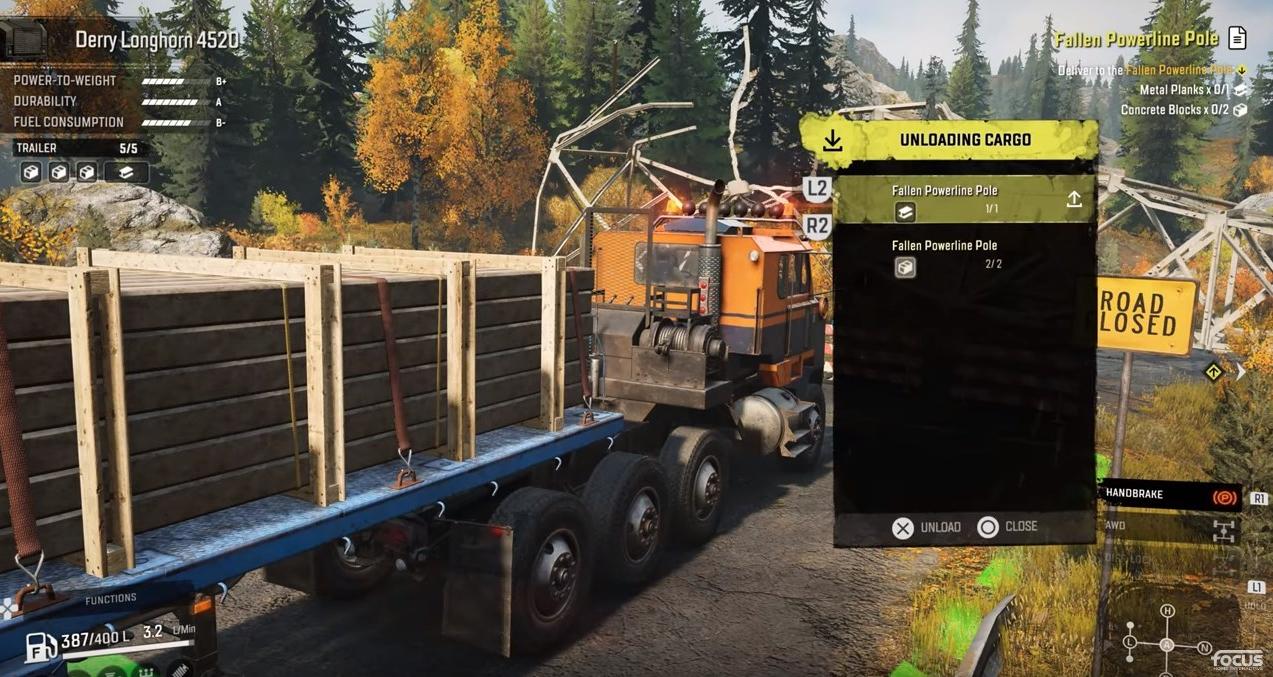Image resolution: width=1273 pixels, height=677 pixels.
Task: Select the Fallen Powerline Pole objective title
Action: (x=1135, y=39)
